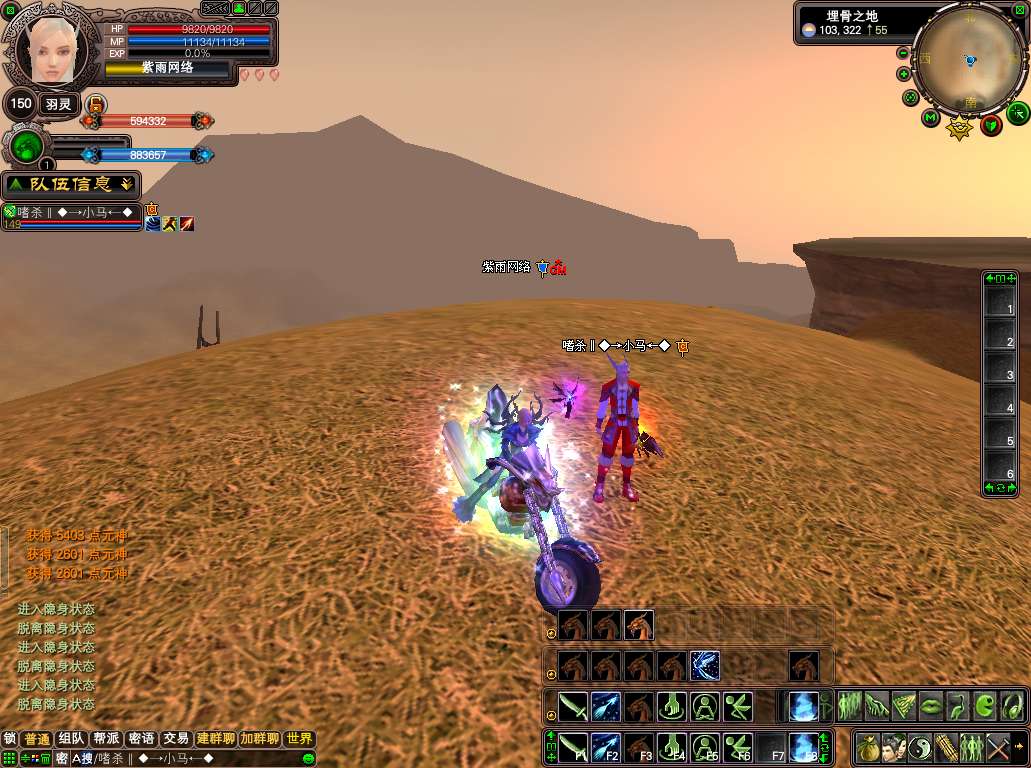Switch to the 普通 chat channel
This screenshot has width=1031, height=768.
click(37, 739)
